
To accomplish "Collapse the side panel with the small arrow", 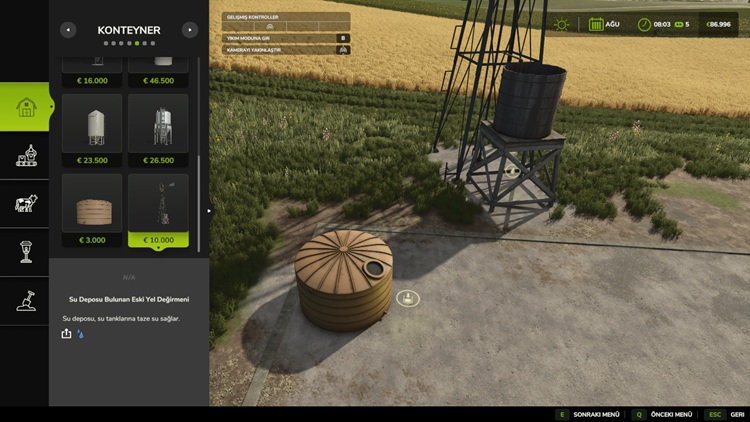I will pyautogui.click(x=208, y=211).
